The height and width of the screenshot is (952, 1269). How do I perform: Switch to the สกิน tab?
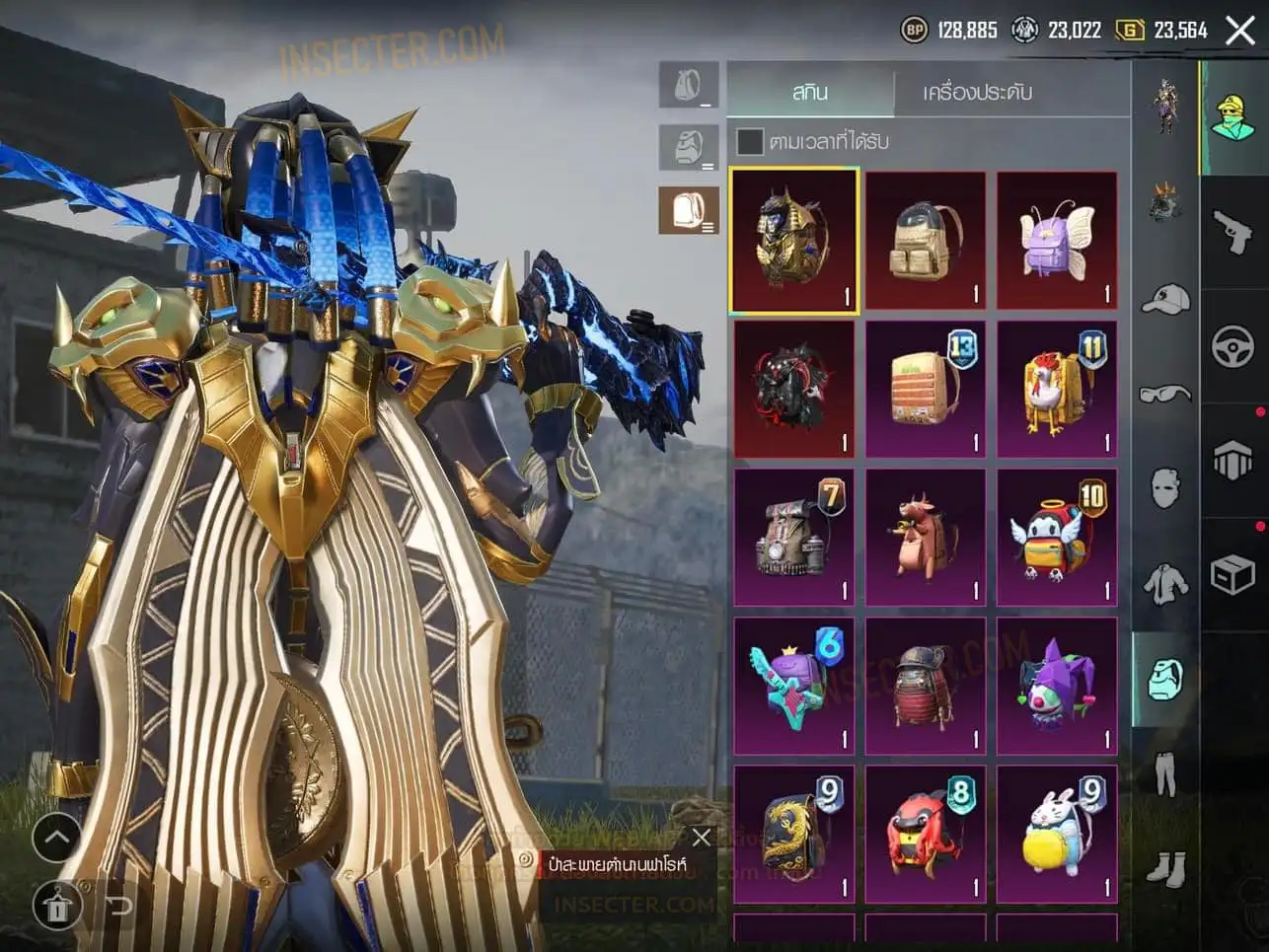(x=810, y=92)
